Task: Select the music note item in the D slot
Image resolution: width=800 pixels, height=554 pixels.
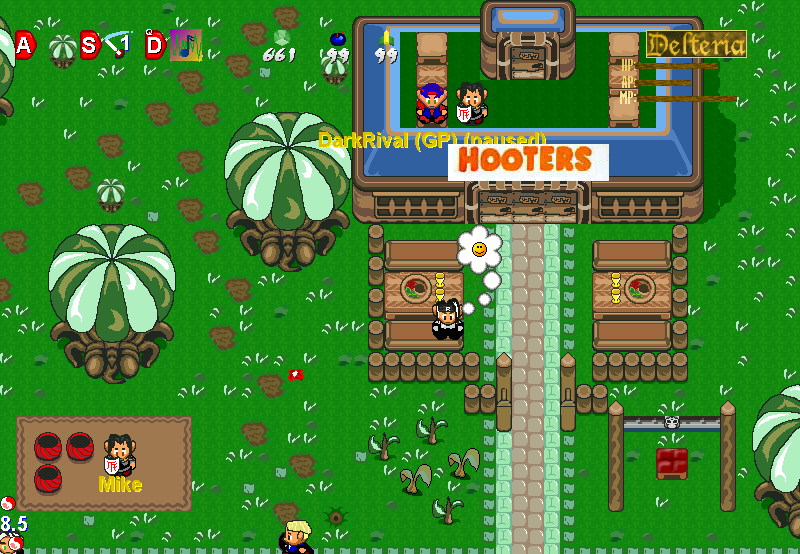Action: click(x=185, y=44)
